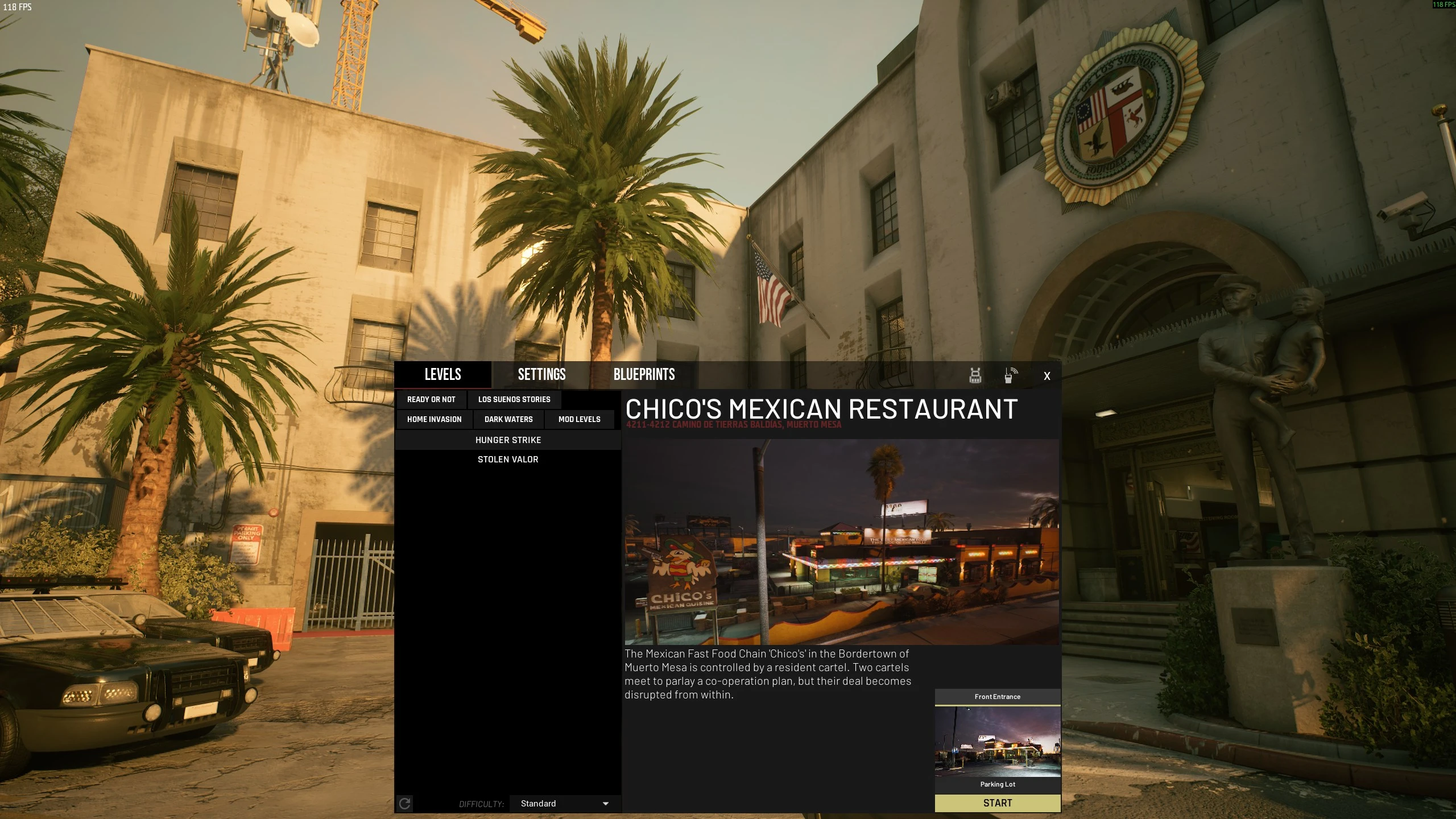The image size is (1456, 819).
Task: Select the STOLEN VALOR mission
Action: click(x=508, y=459)
